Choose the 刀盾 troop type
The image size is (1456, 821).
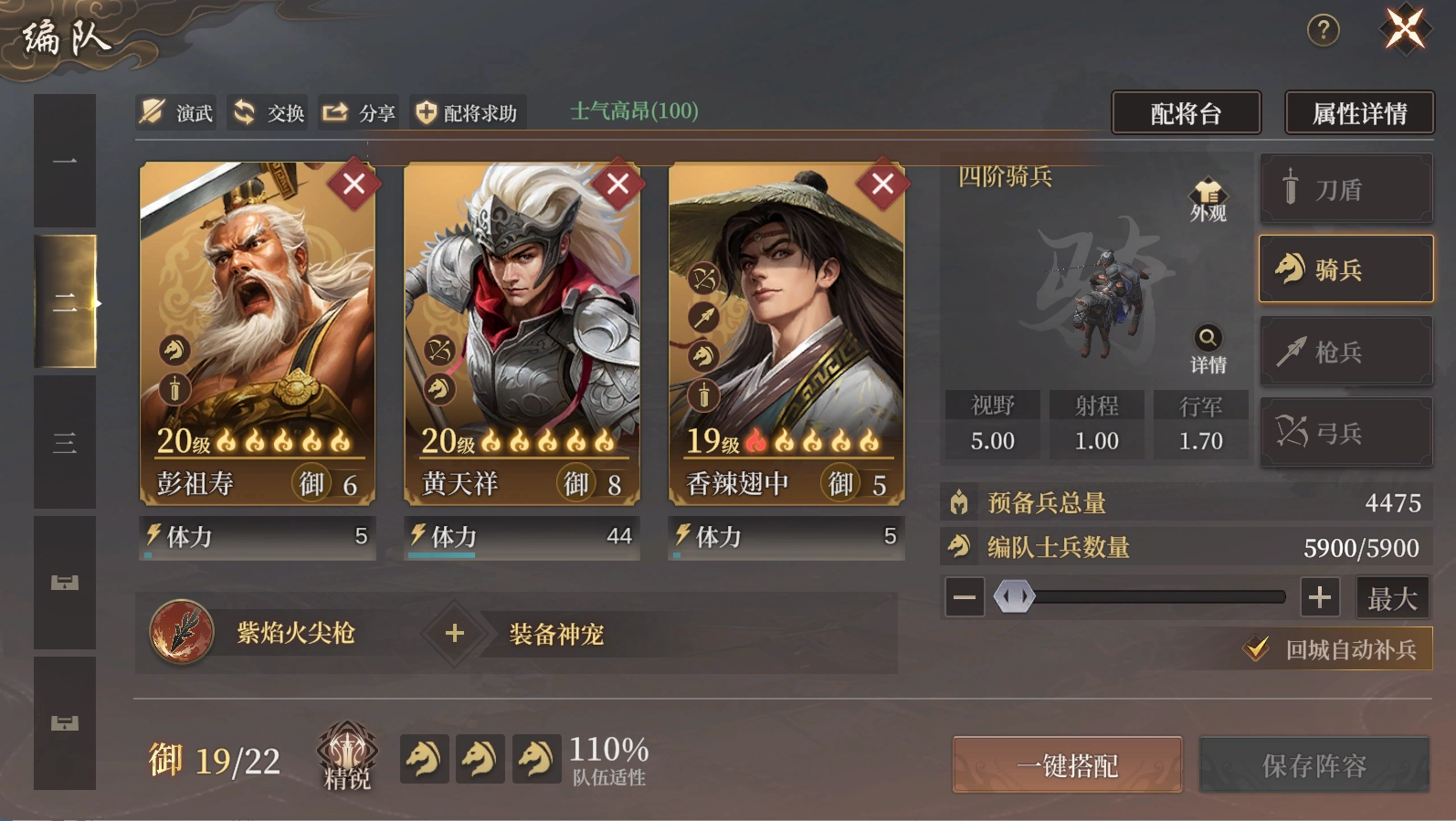1345,189
